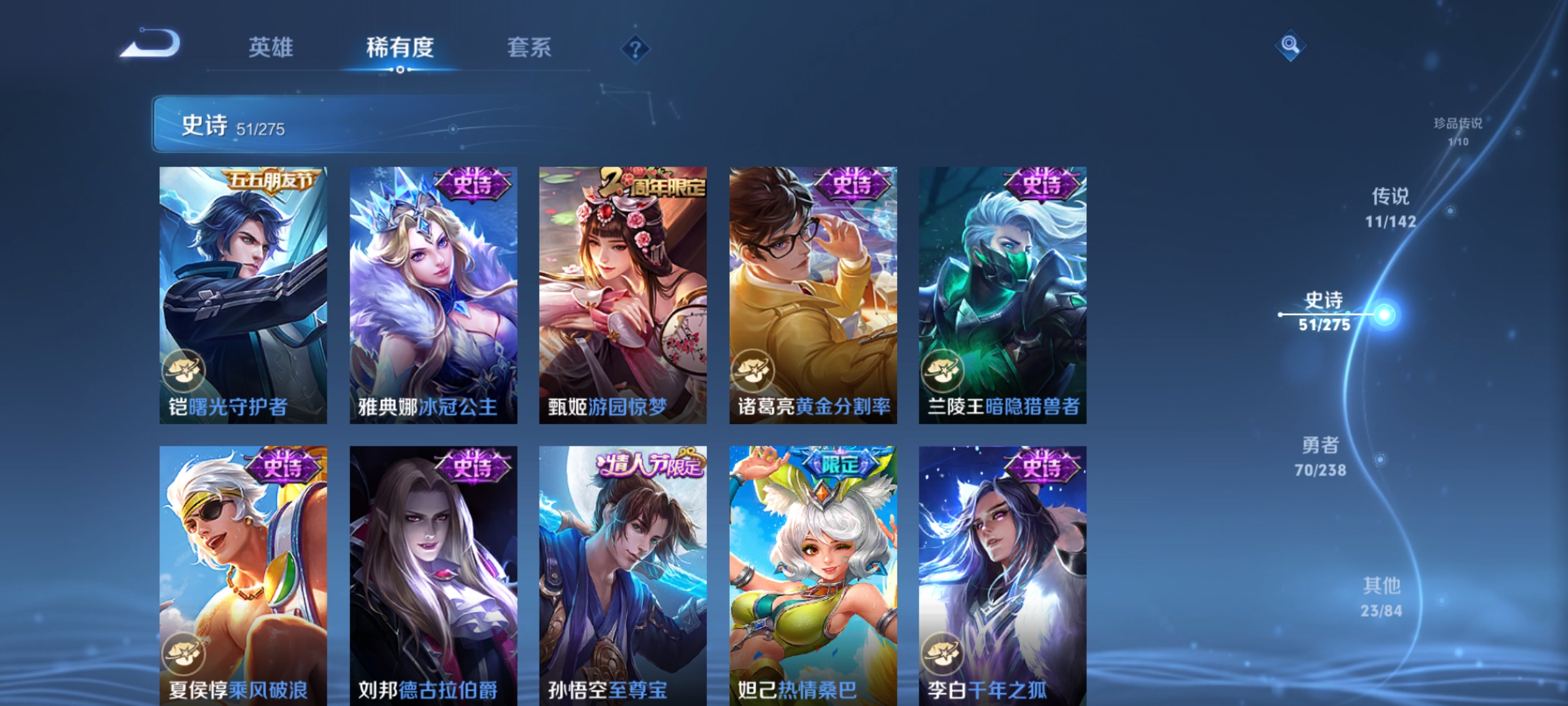The width and height of the screenshot is (1568, 706).
Task: Open the search using the magnifier icon
Action: (1290, 46)
